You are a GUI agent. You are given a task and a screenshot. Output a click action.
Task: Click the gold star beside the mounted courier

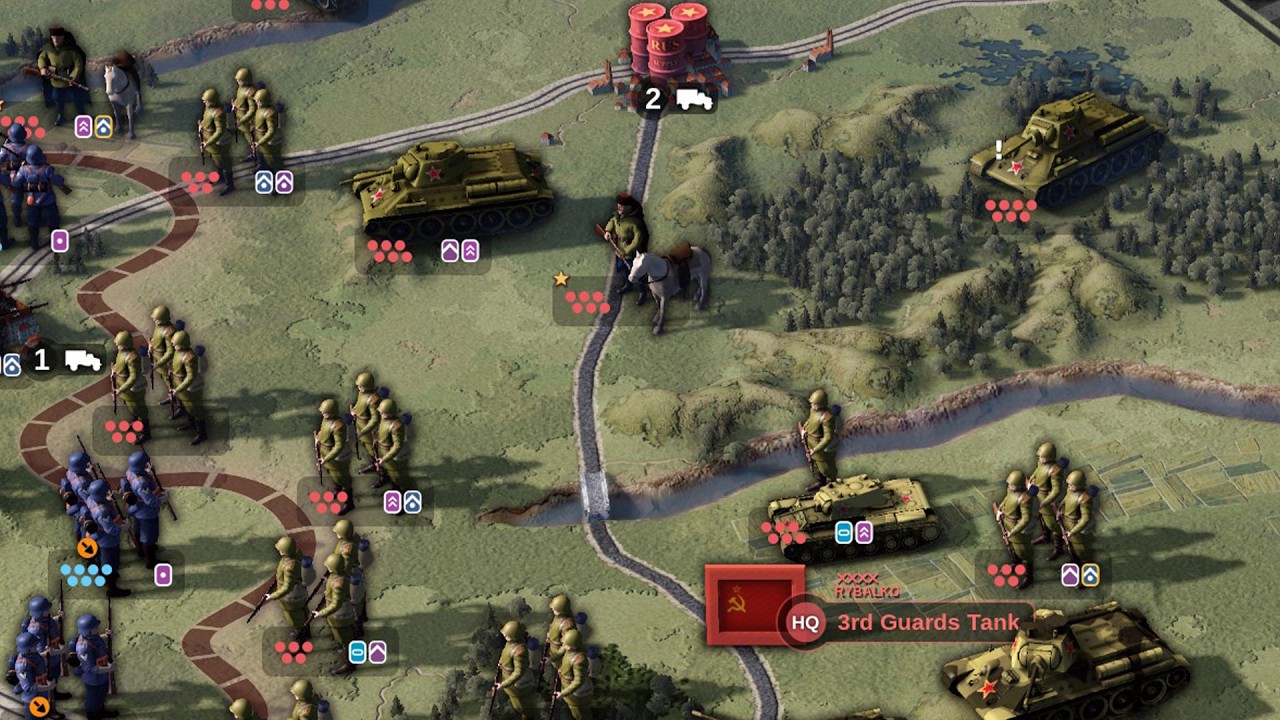(x=563, y=280)
